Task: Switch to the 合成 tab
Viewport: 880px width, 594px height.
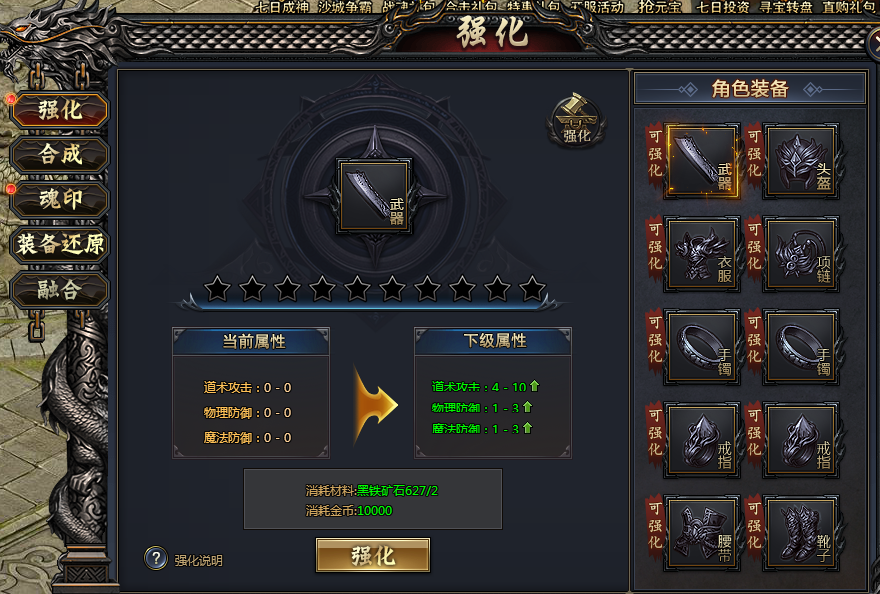Action: (x=60, y=154)
